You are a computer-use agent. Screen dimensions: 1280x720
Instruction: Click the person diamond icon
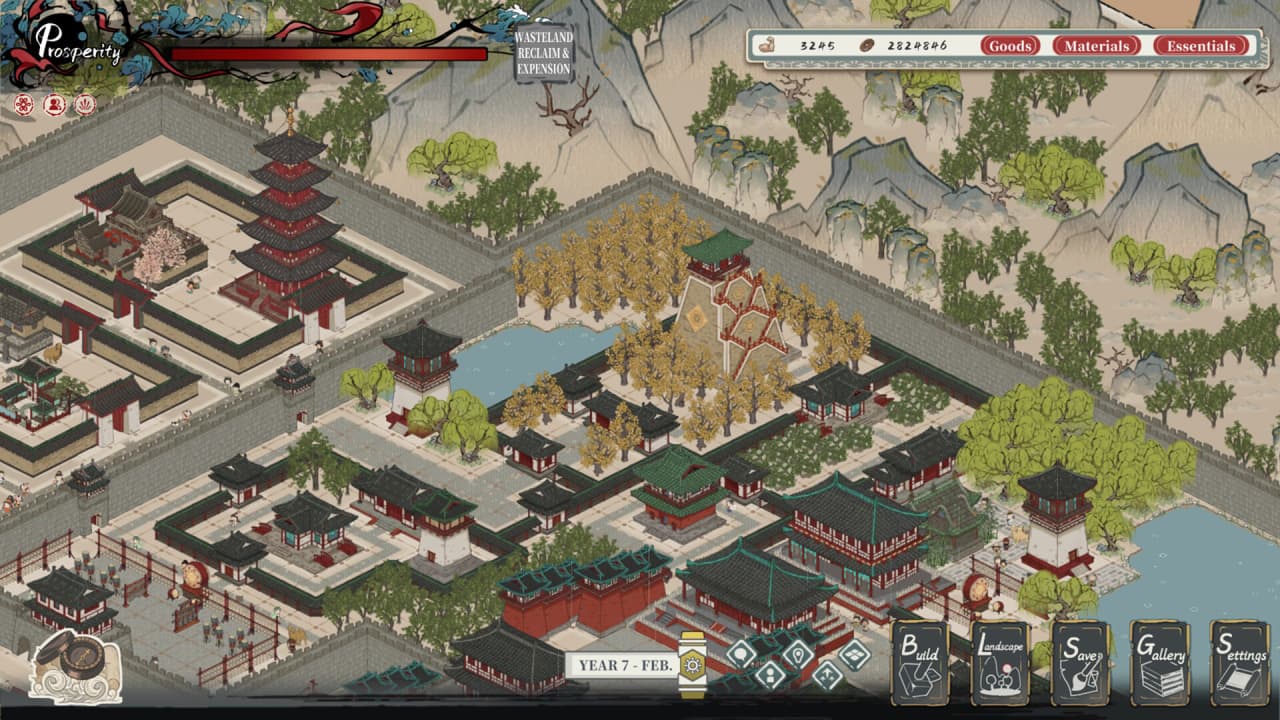(769, 674)
